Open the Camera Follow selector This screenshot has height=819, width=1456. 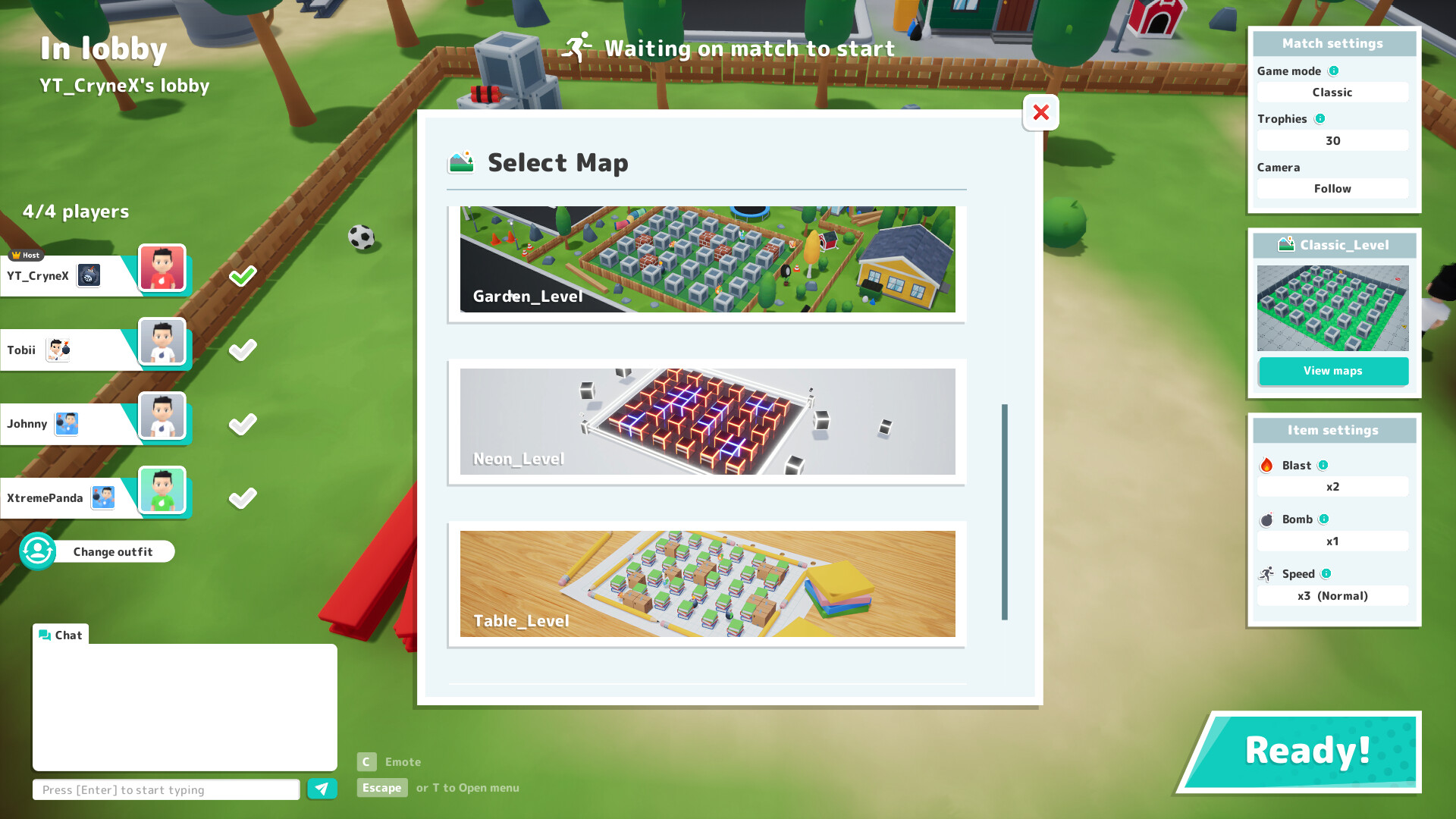click(1332, 188)
